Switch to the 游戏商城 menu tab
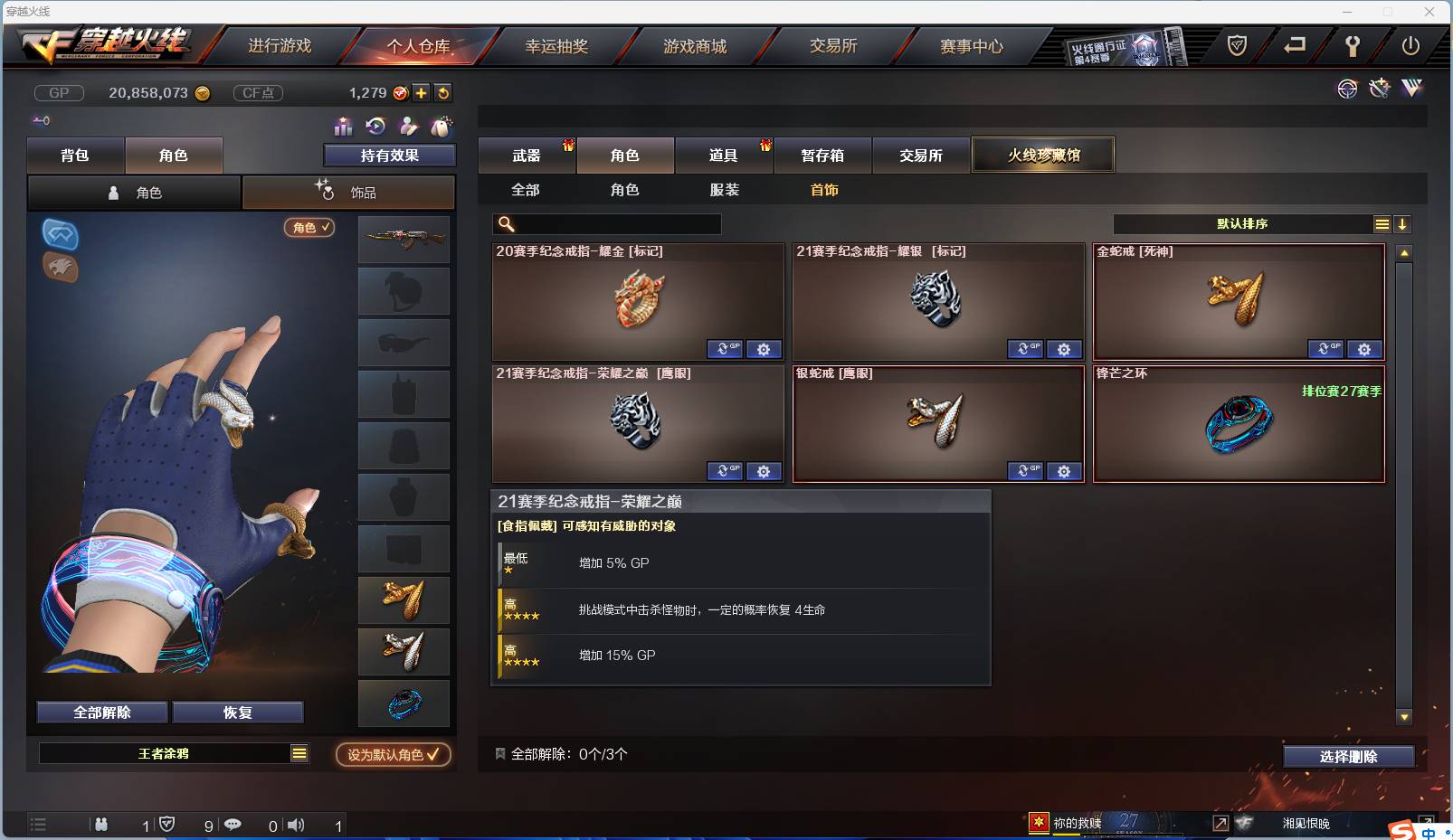Image resolution: width=1453 pixels, height=840 pixels. pos(695,45)
